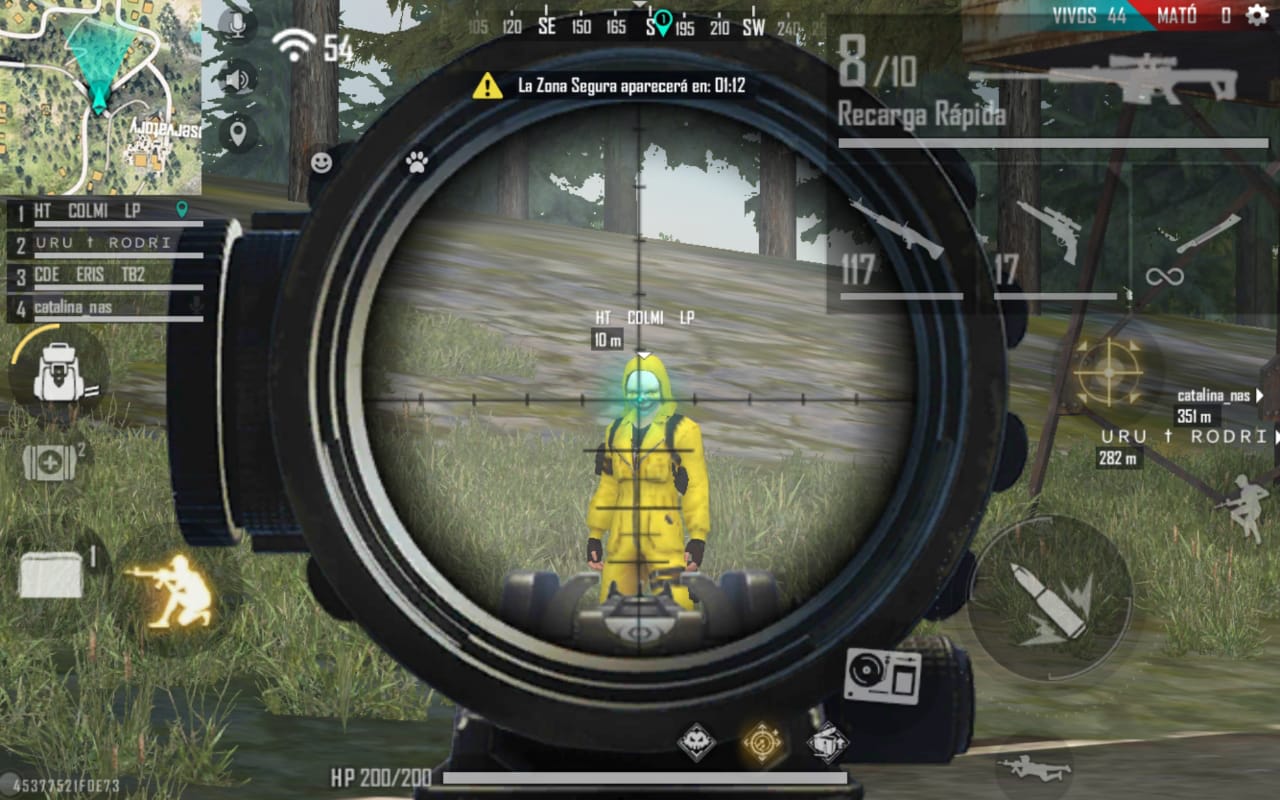Tap the glowing crouching shooter icon
This screenshot has height=800, width=1280.
(170, 592)
